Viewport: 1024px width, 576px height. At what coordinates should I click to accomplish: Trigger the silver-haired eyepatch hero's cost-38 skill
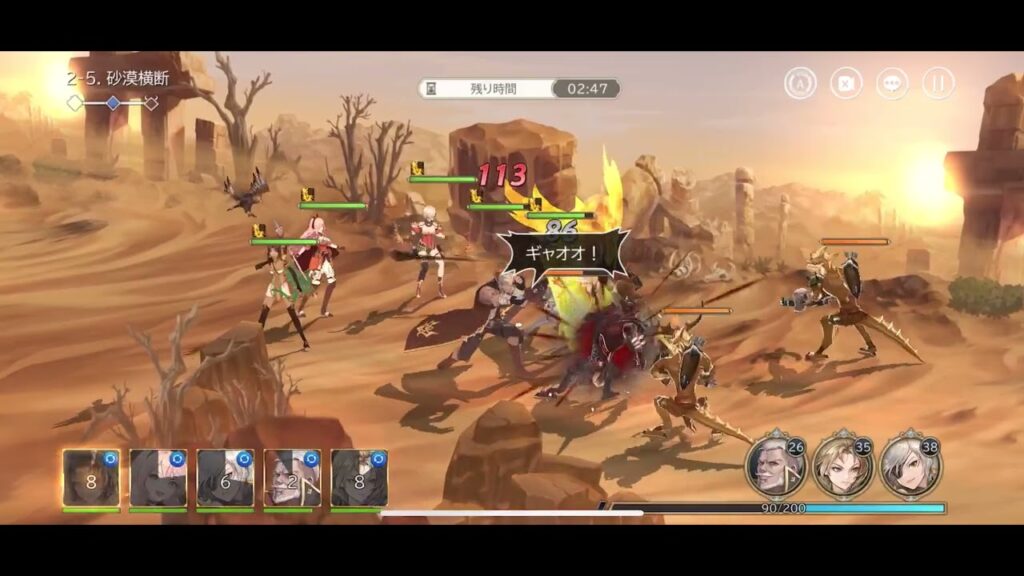point(910,466)
